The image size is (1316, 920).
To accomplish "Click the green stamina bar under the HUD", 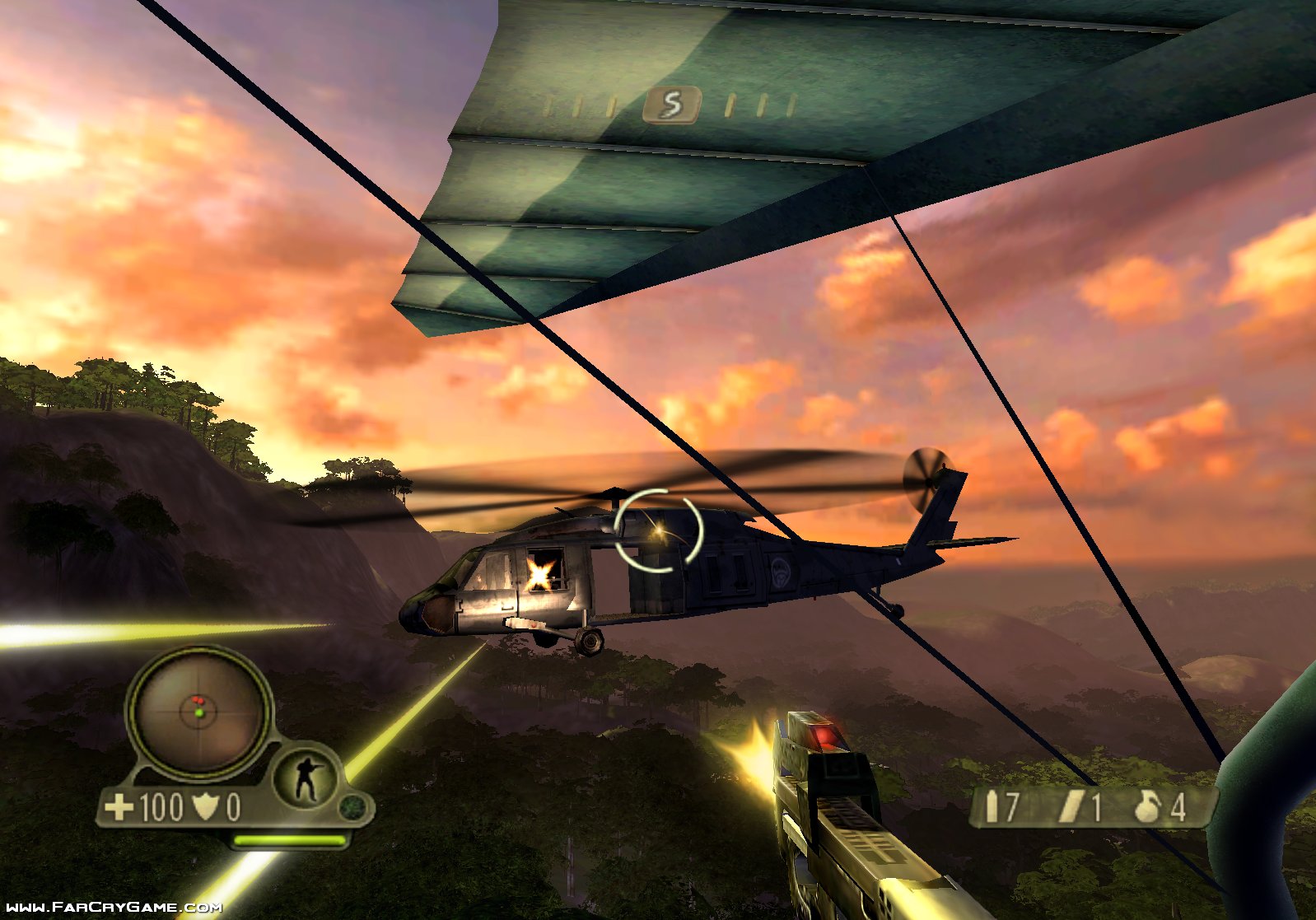I will point(291,840).
